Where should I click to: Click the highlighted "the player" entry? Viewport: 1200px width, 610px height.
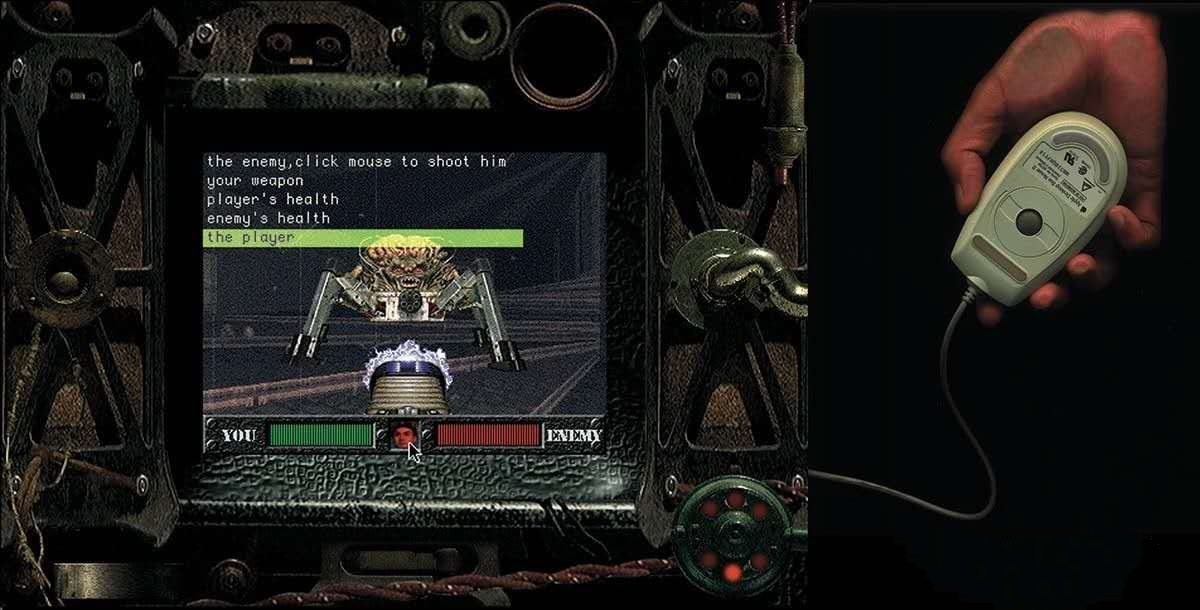[362, 238]
